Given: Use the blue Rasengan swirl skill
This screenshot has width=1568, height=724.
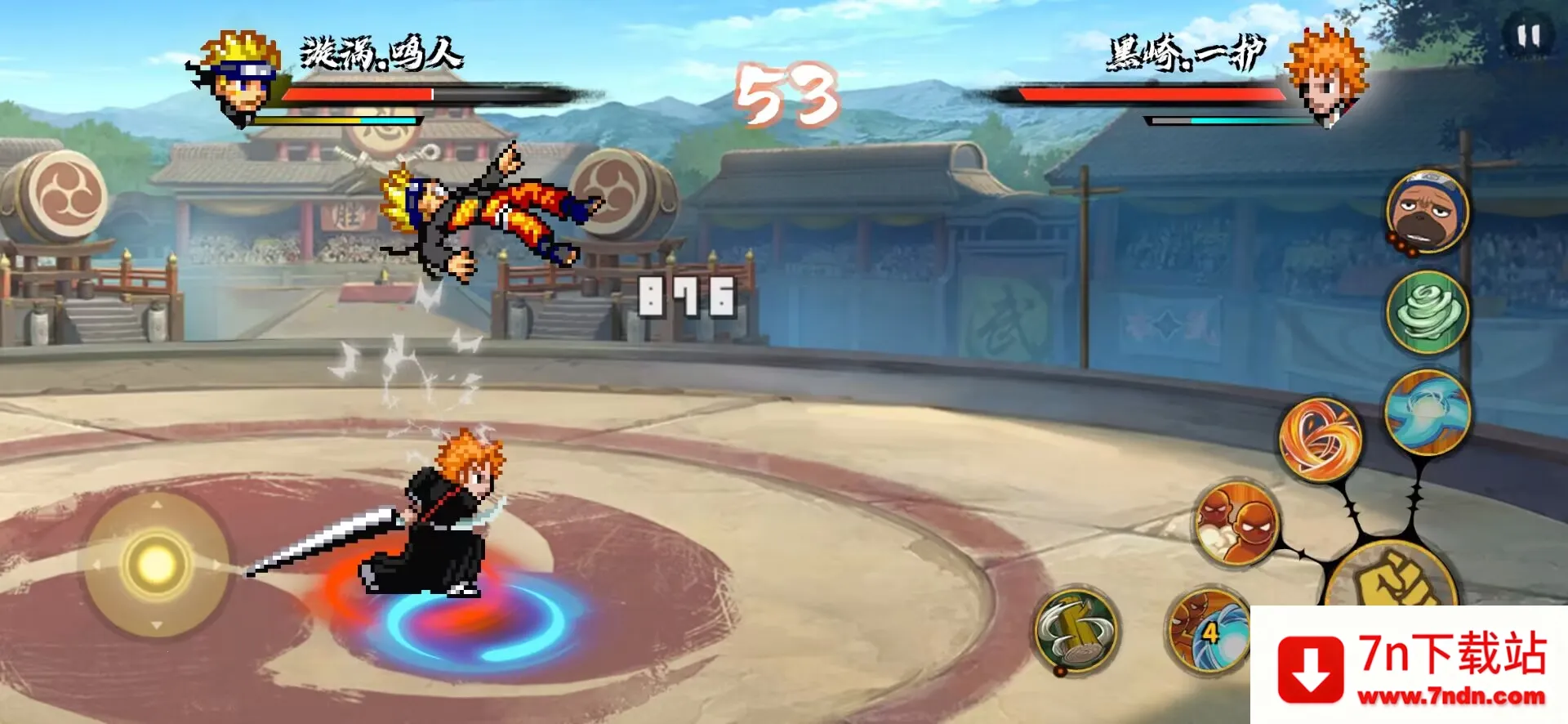Looking at the screenshot, I should [x=1428, y=412].
